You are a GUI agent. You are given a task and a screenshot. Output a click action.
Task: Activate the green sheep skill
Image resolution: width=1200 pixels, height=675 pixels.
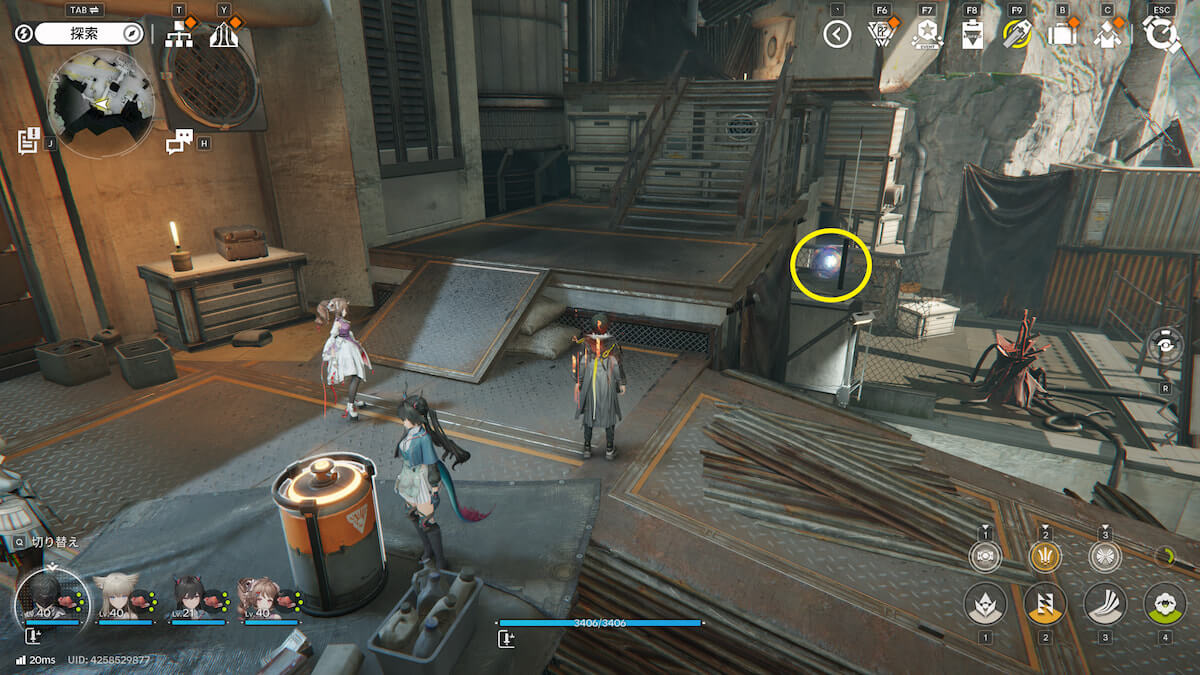coord(1164,604)
